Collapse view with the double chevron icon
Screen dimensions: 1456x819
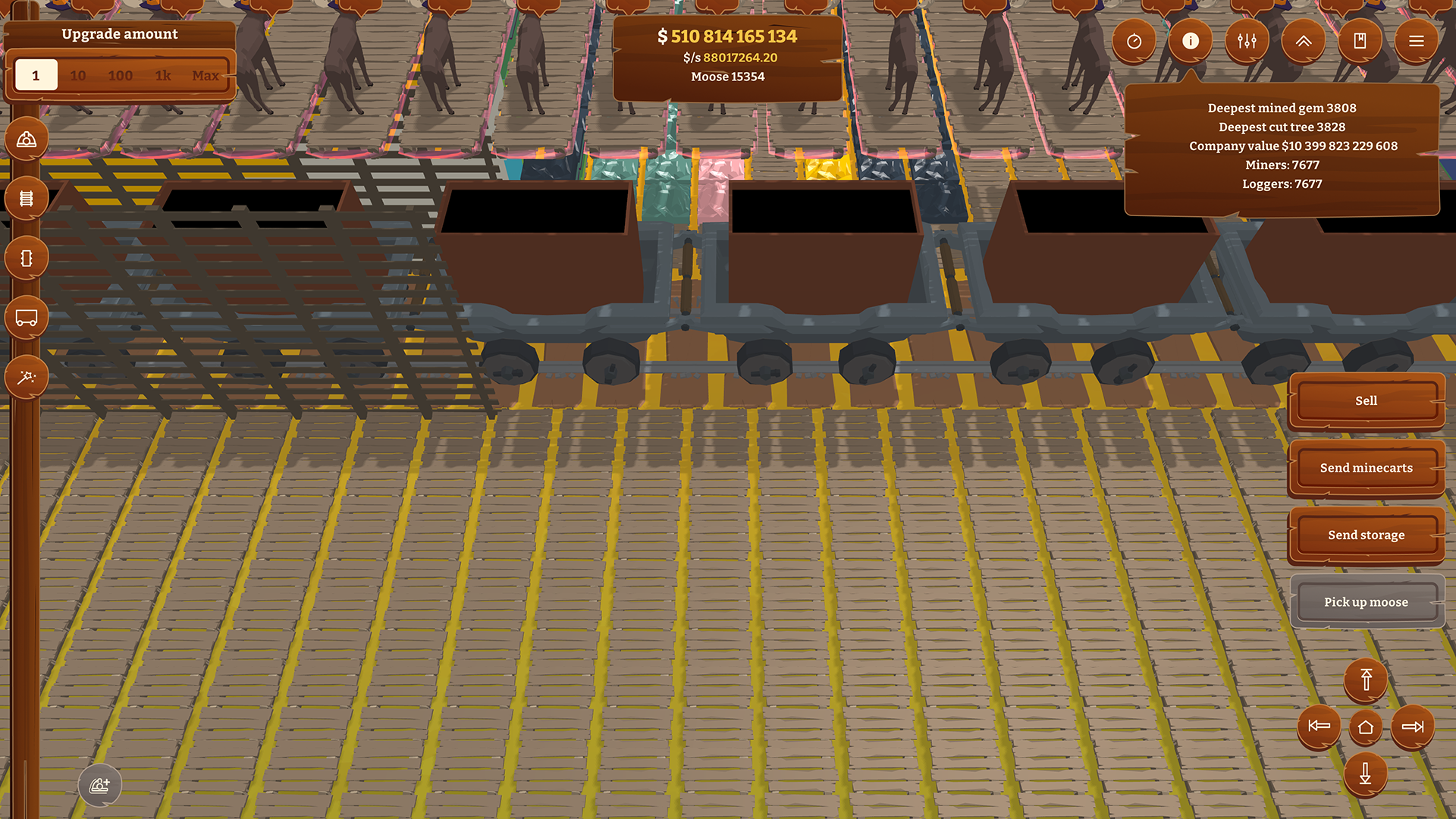[1303, 41]
